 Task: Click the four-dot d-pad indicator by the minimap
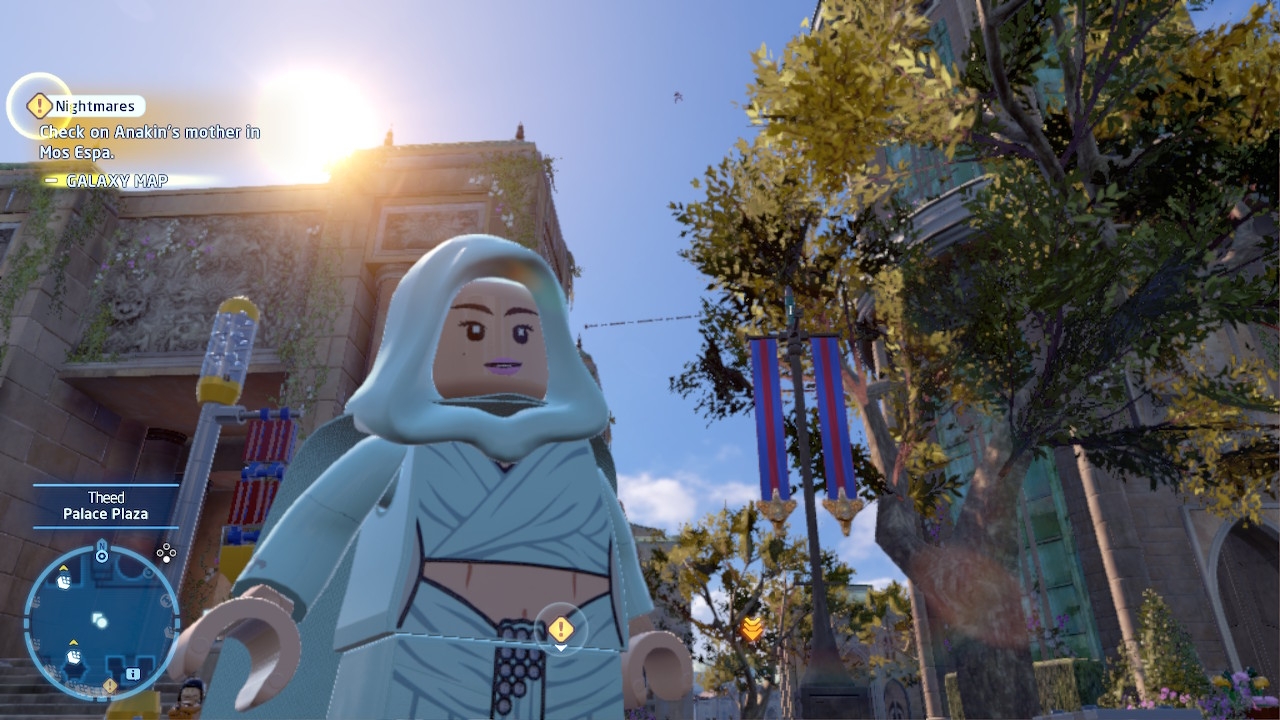166,552
